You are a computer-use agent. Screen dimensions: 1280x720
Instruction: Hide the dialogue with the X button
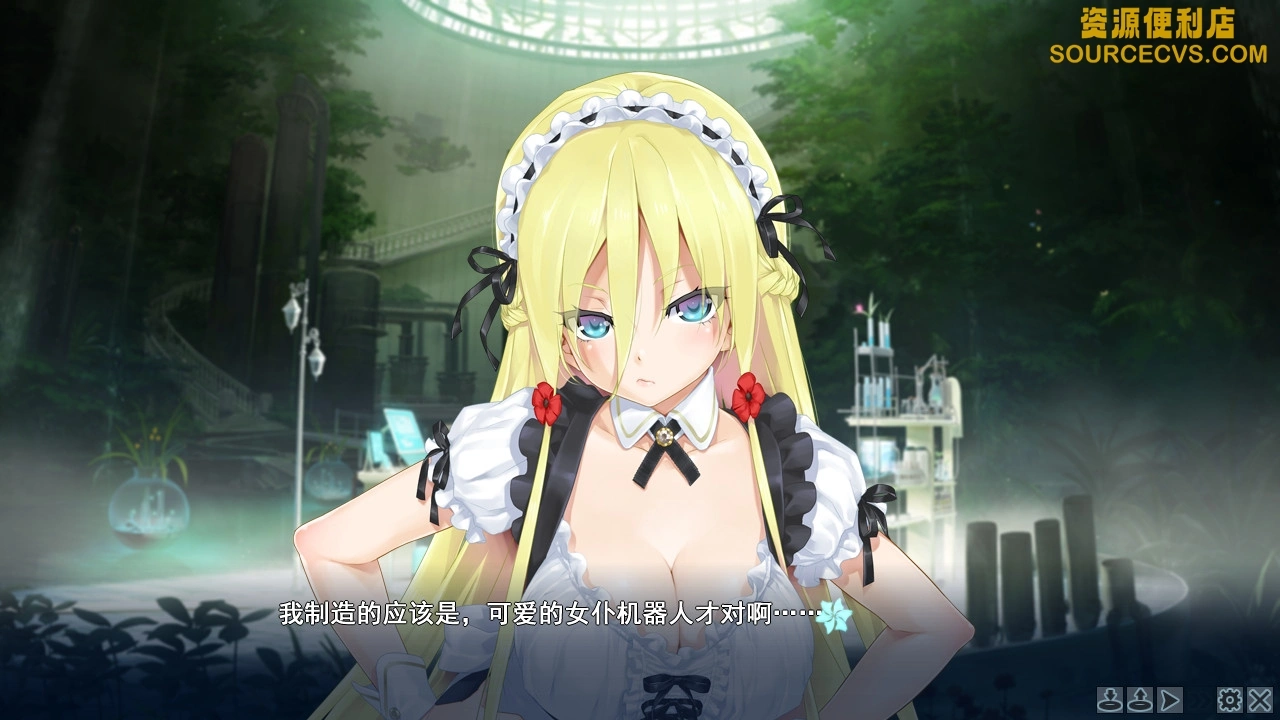[1260, 699]
